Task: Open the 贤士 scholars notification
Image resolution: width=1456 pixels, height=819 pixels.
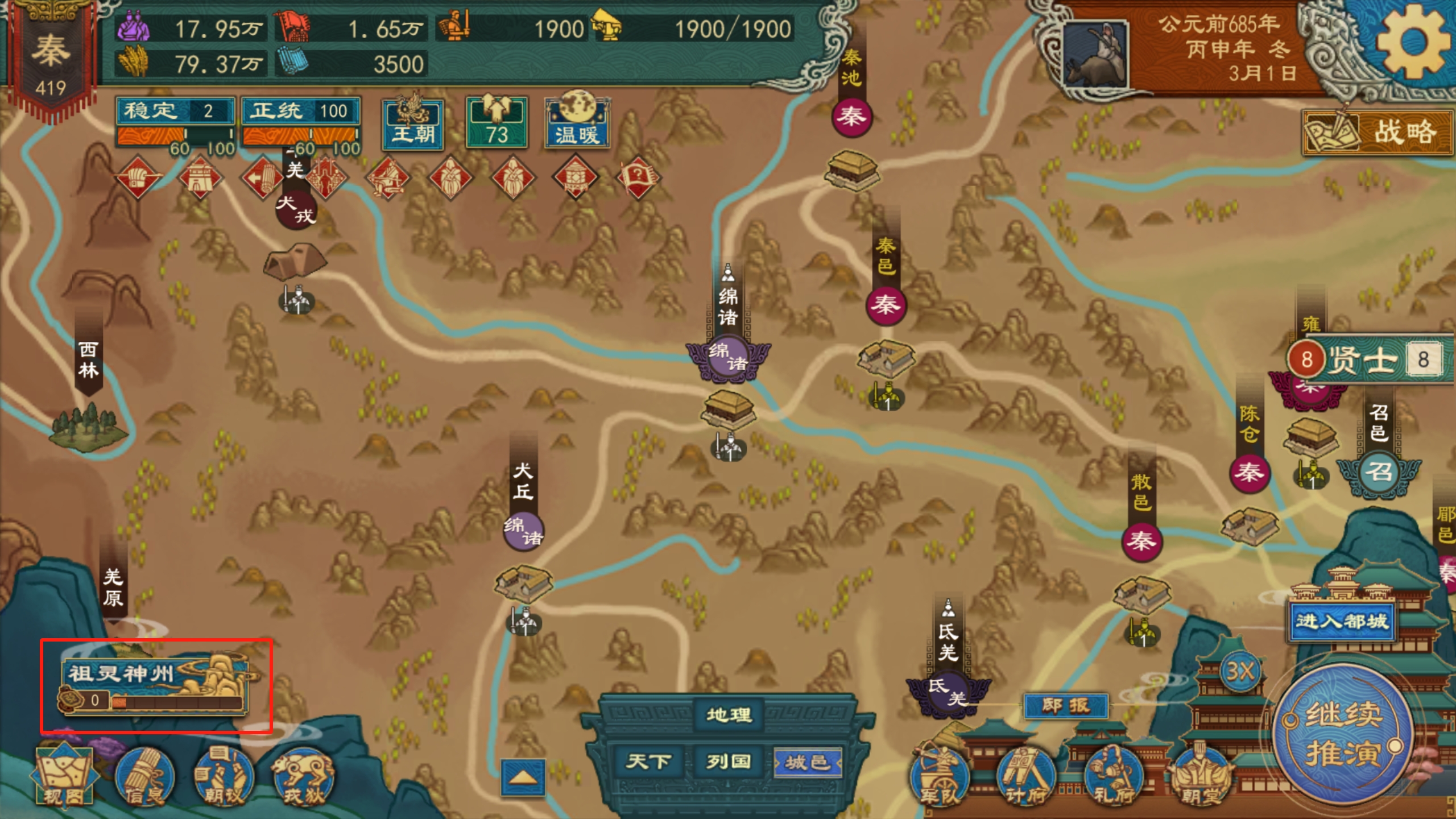Action: pyautogui.click(x=1365, y=359)
